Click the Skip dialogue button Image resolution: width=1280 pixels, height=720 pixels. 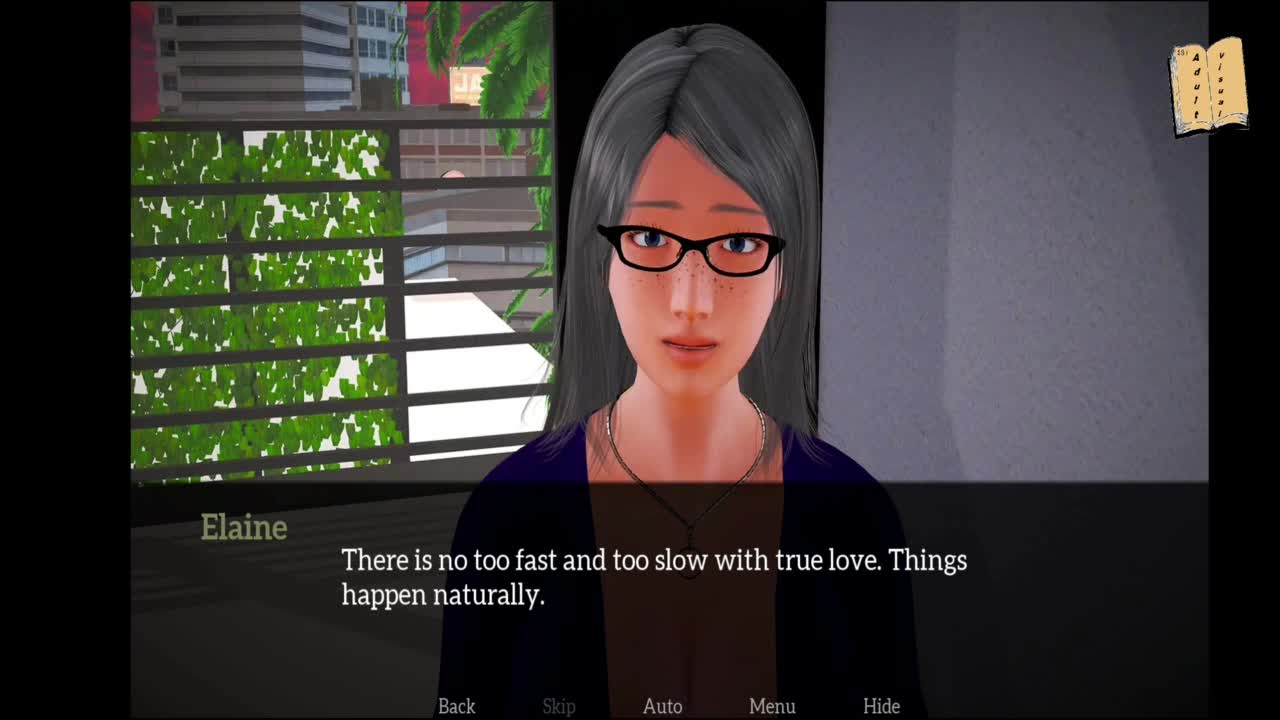[x=559, y=706]
